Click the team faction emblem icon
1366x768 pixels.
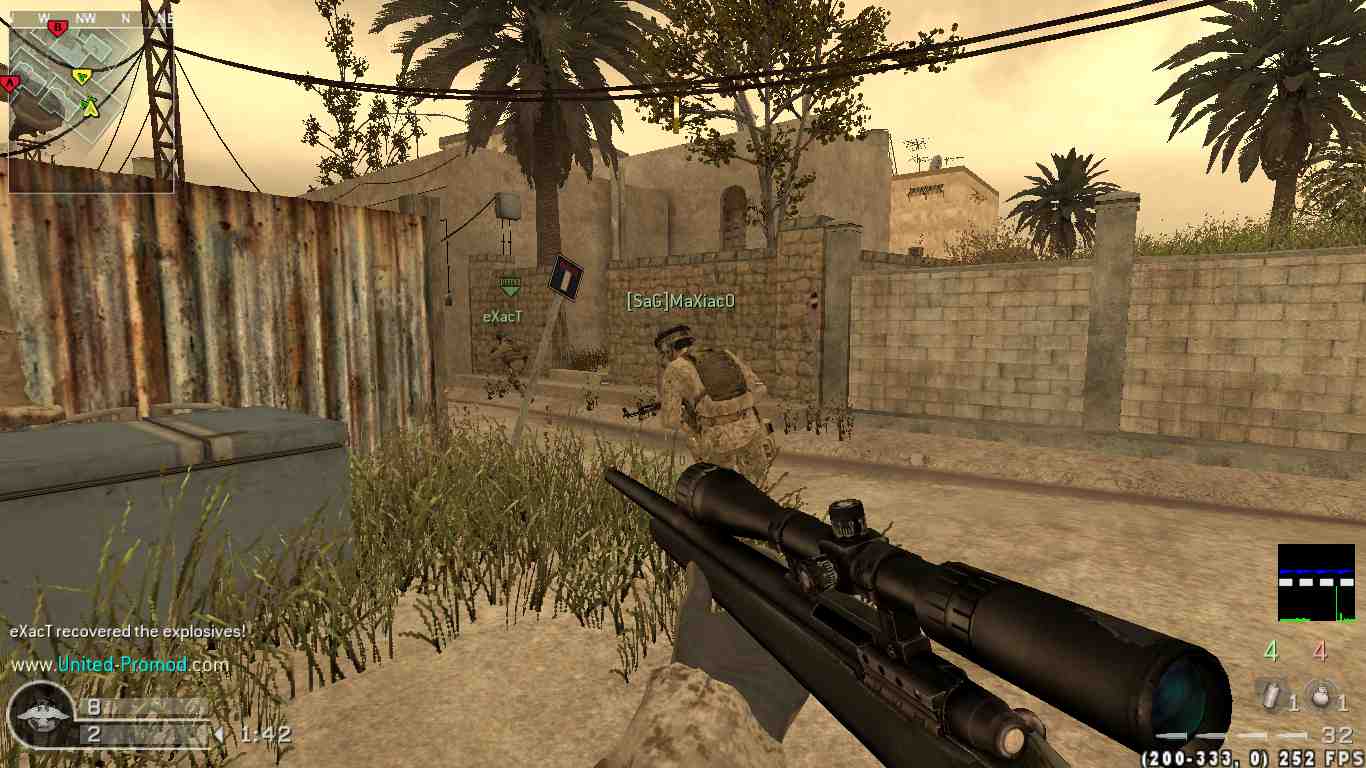(x=40, y=715)
